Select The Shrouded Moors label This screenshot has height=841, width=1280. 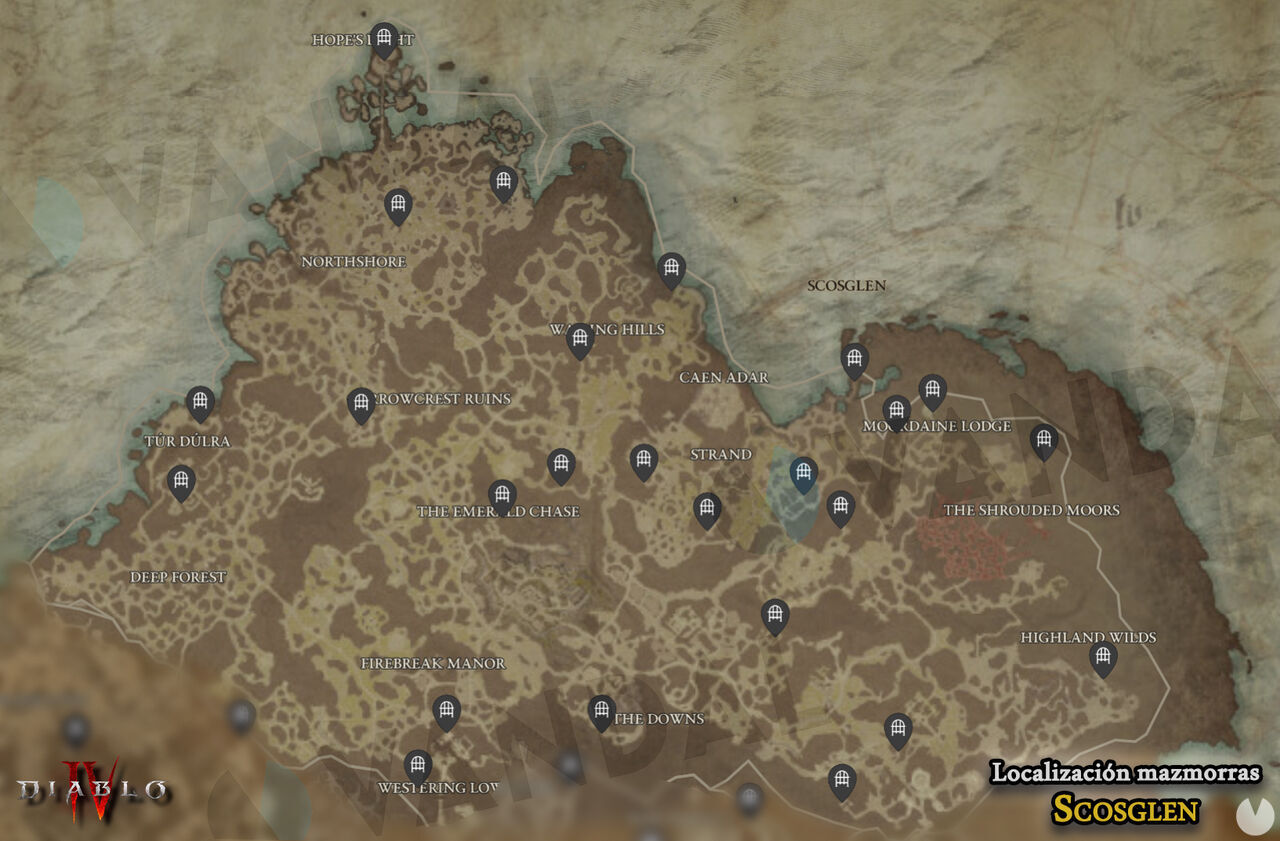pos(1033,510)
